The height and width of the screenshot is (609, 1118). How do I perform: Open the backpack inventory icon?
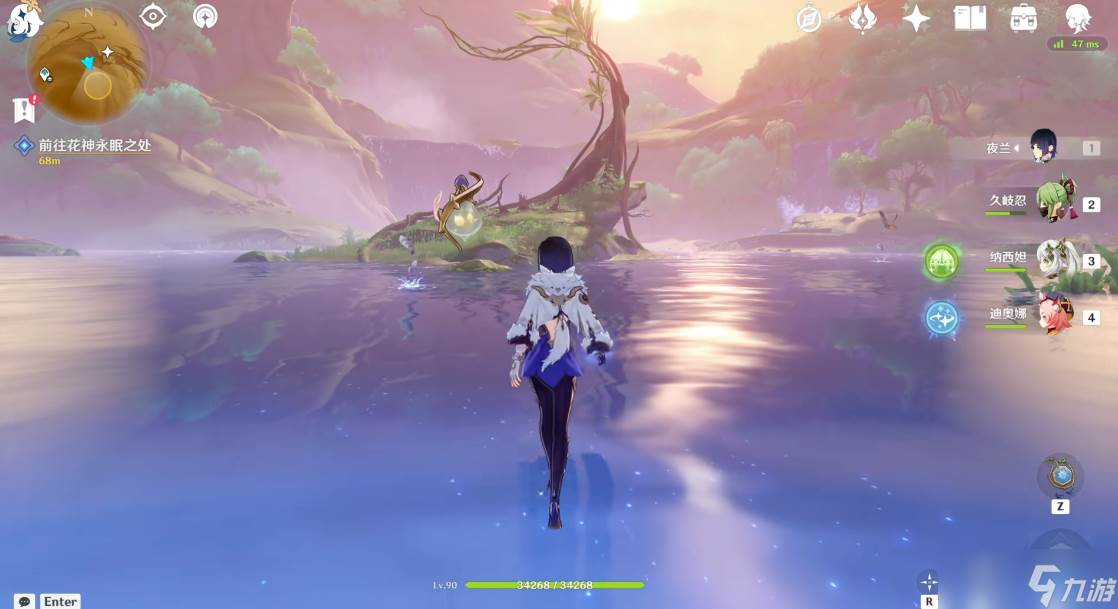point(1023,19)
